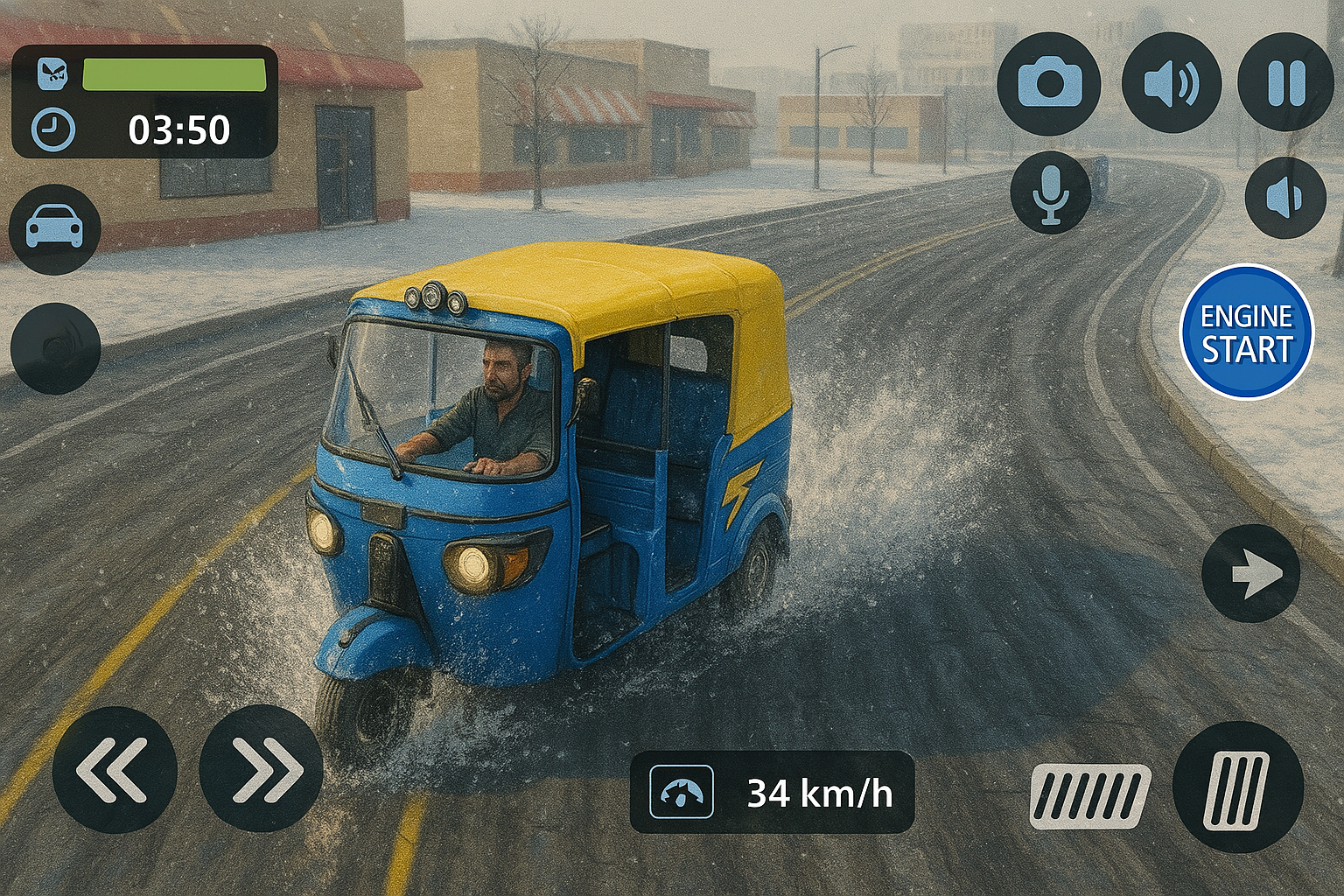Tap the speedometer gauge icon
This screenshot has height=896, width=1344.
tap(681, 792)
